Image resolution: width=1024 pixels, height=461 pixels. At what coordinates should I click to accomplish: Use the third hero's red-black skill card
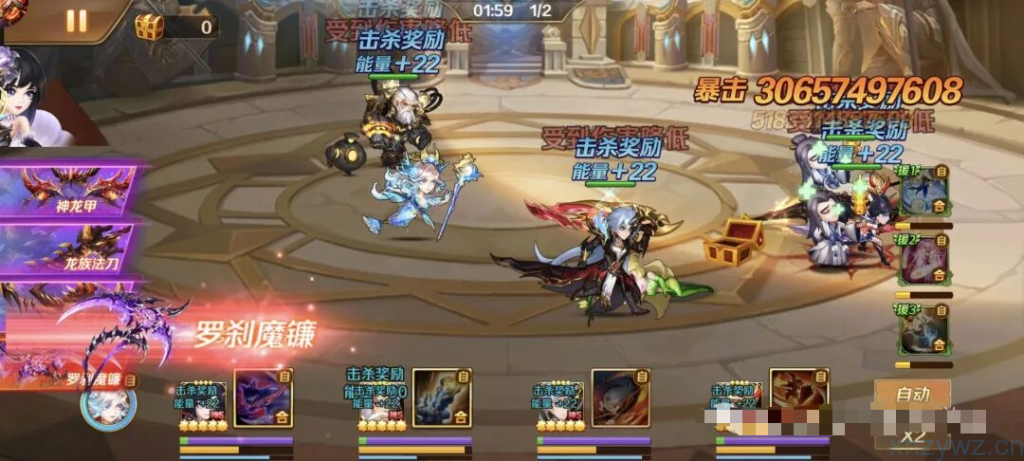point(620,397)
